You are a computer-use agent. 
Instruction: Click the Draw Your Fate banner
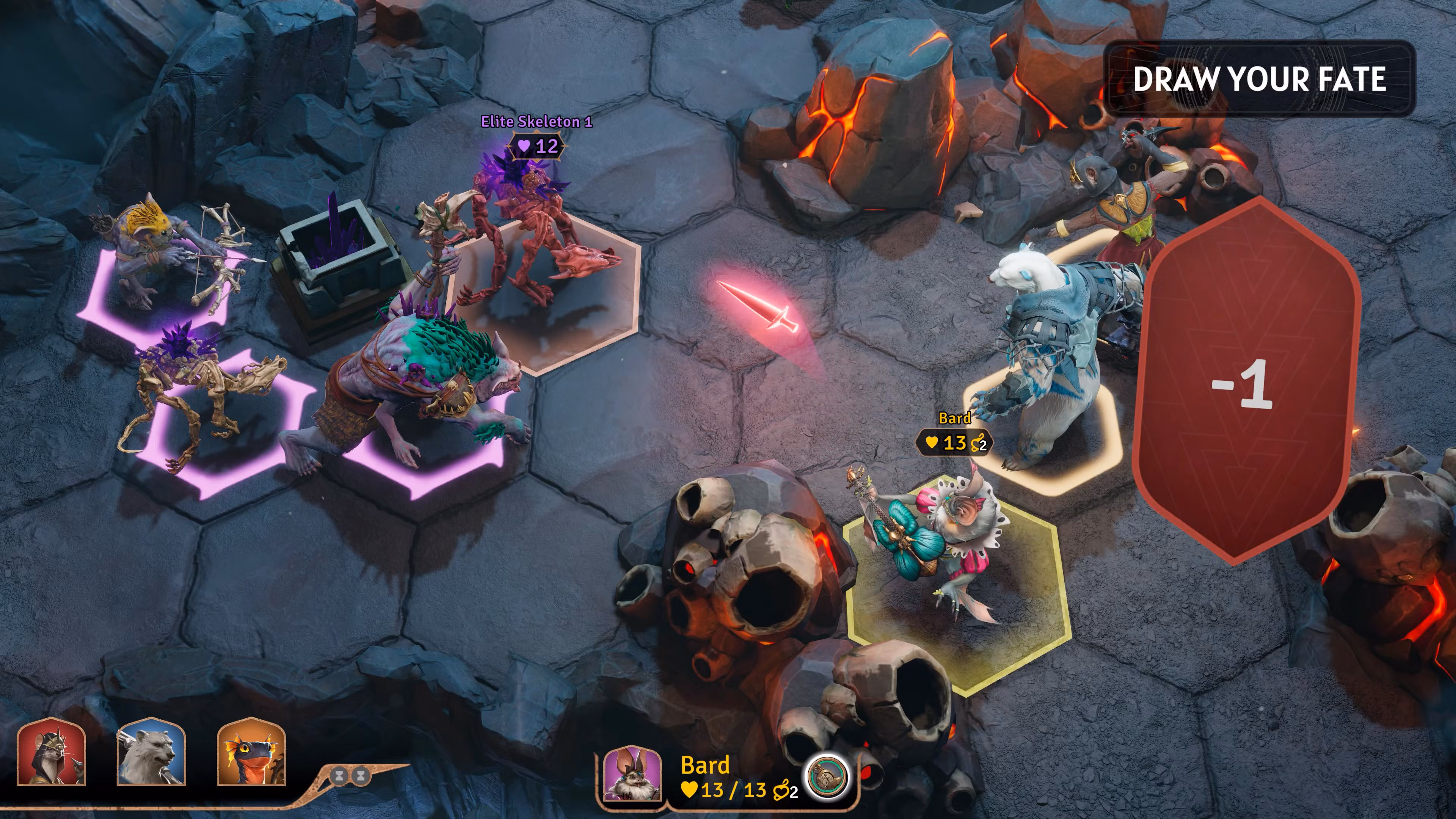point(1259,78)
